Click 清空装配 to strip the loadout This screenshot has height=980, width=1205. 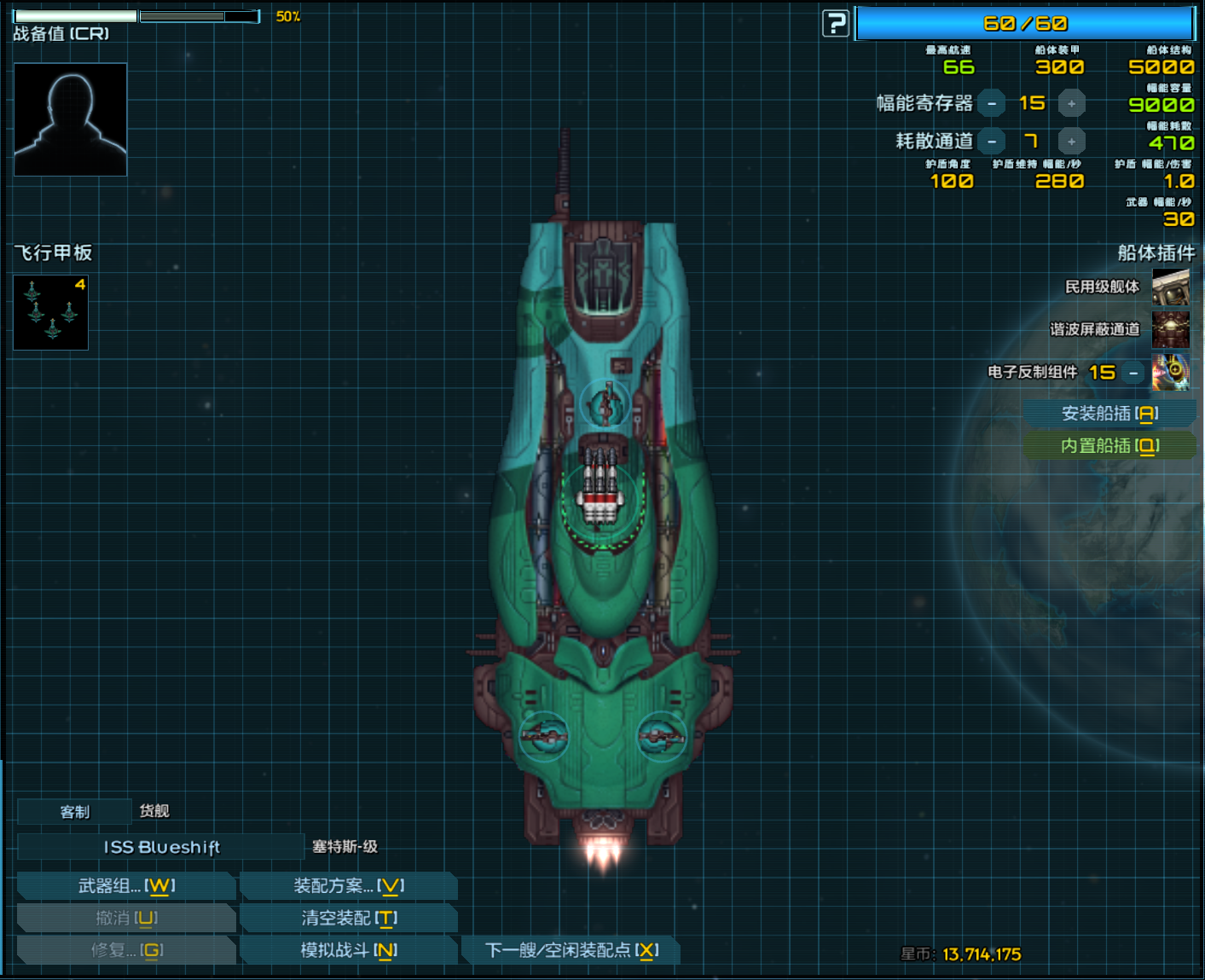349,919
